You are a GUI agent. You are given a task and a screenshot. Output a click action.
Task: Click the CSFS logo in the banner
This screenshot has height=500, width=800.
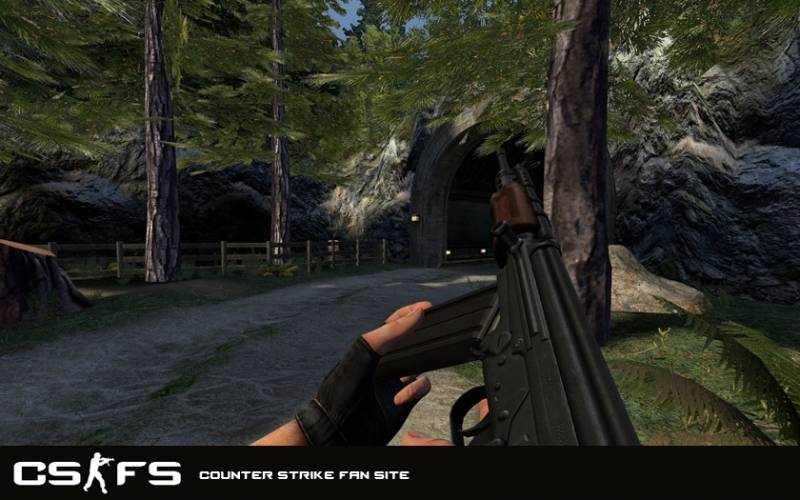coord(97,473)
